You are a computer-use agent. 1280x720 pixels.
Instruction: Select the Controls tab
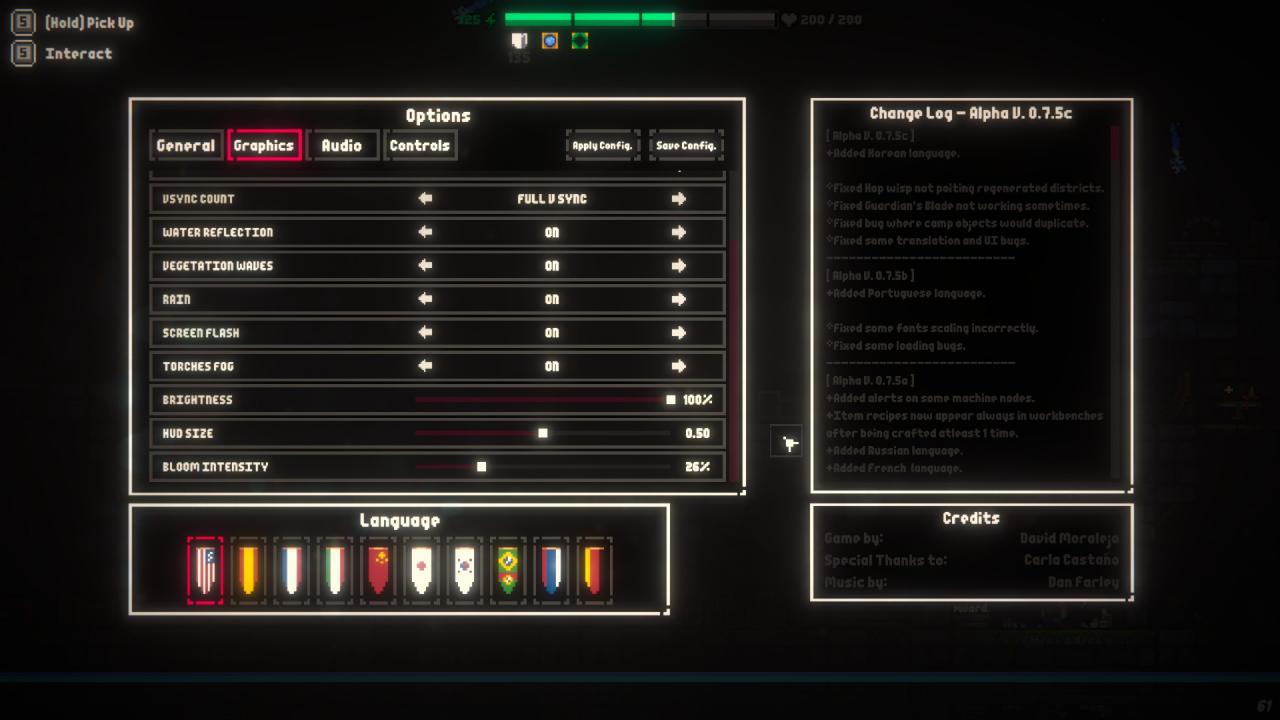coord(420,145)
